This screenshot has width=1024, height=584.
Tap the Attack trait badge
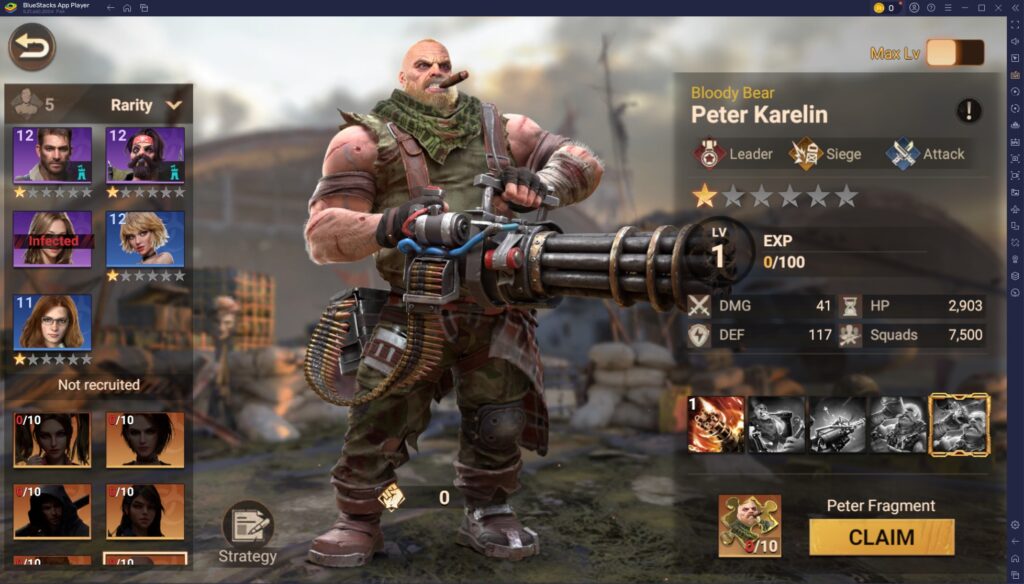(x=925, y=154)
